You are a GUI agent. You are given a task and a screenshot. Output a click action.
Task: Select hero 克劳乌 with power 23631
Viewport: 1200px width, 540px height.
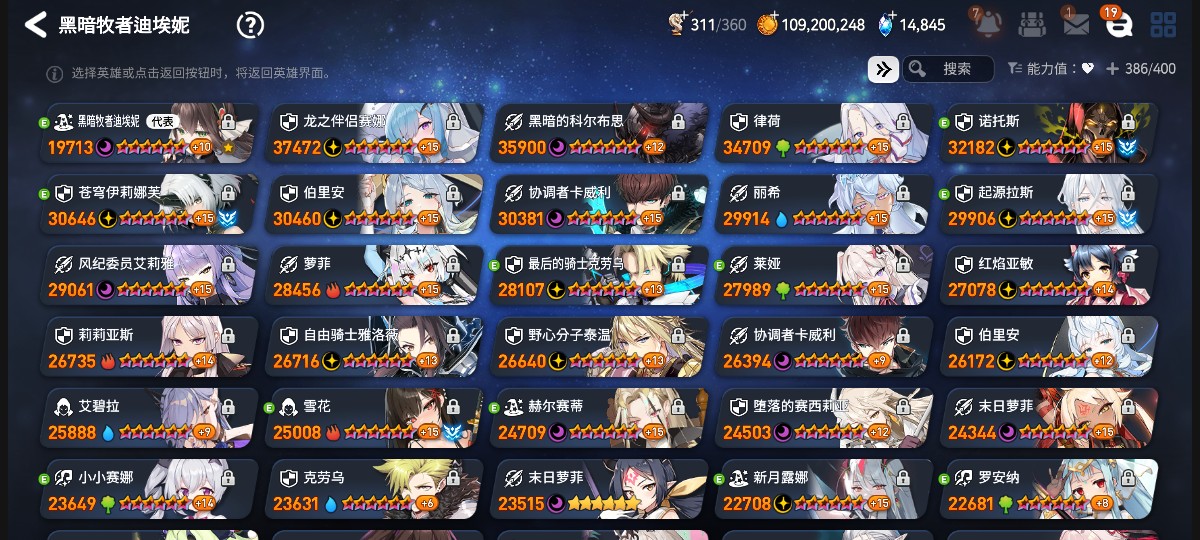pos(375,489)
